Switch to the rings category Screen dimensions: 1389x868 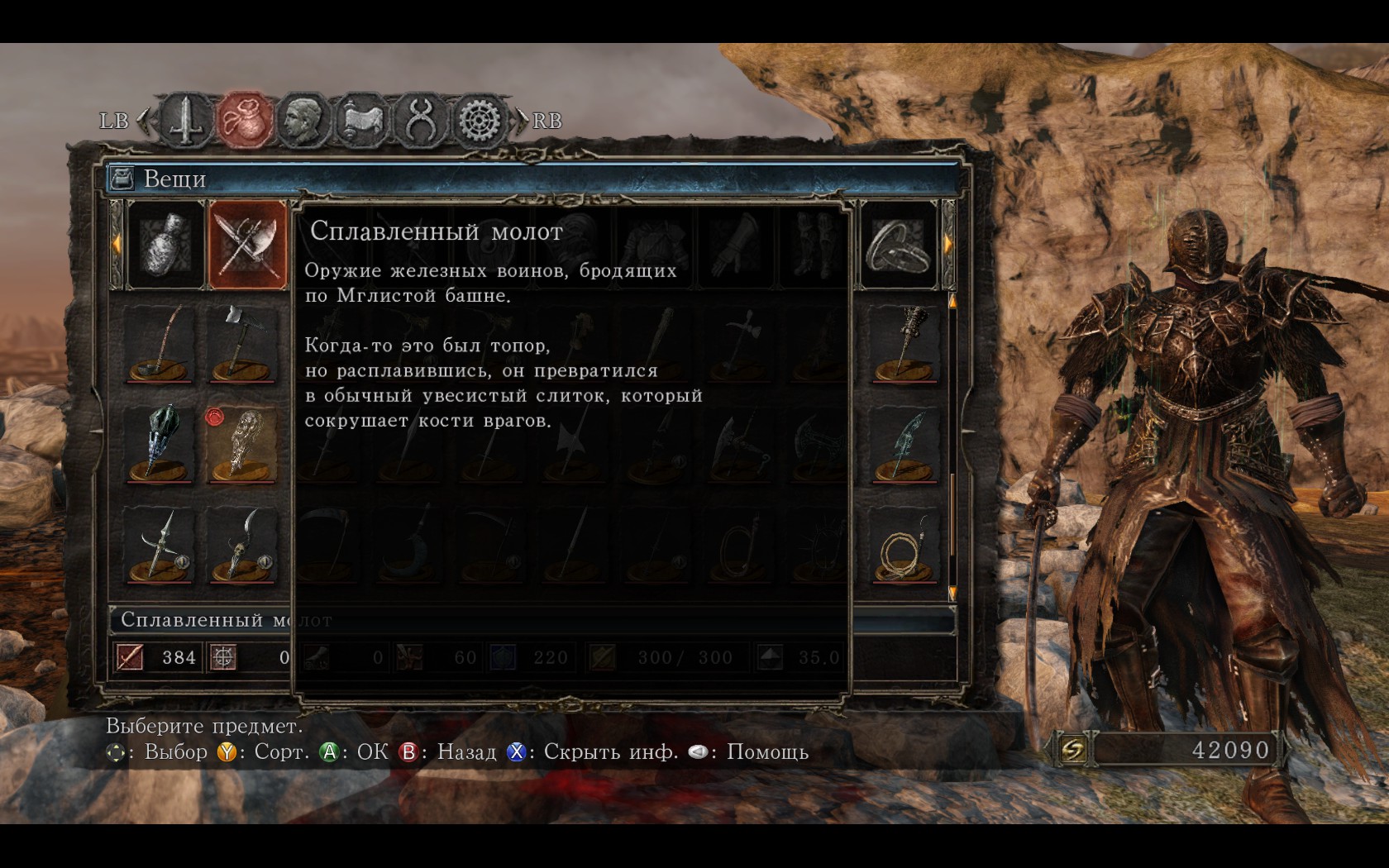pyautogui.click(x=899, y=245)
